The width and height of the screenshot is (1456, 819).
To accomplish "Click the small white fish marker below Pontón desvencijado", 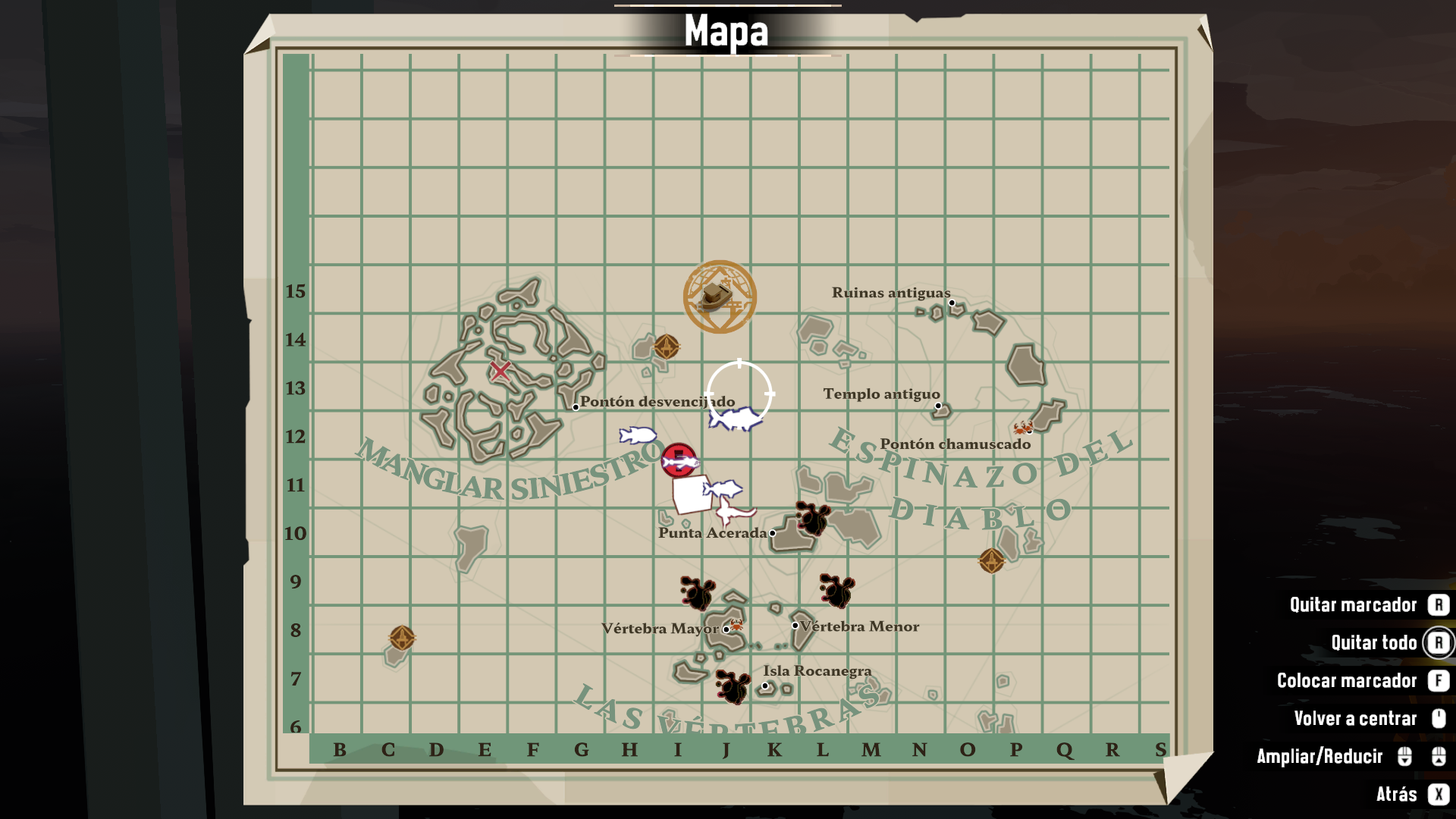I will pyautogui.click(x=637, y=435).
